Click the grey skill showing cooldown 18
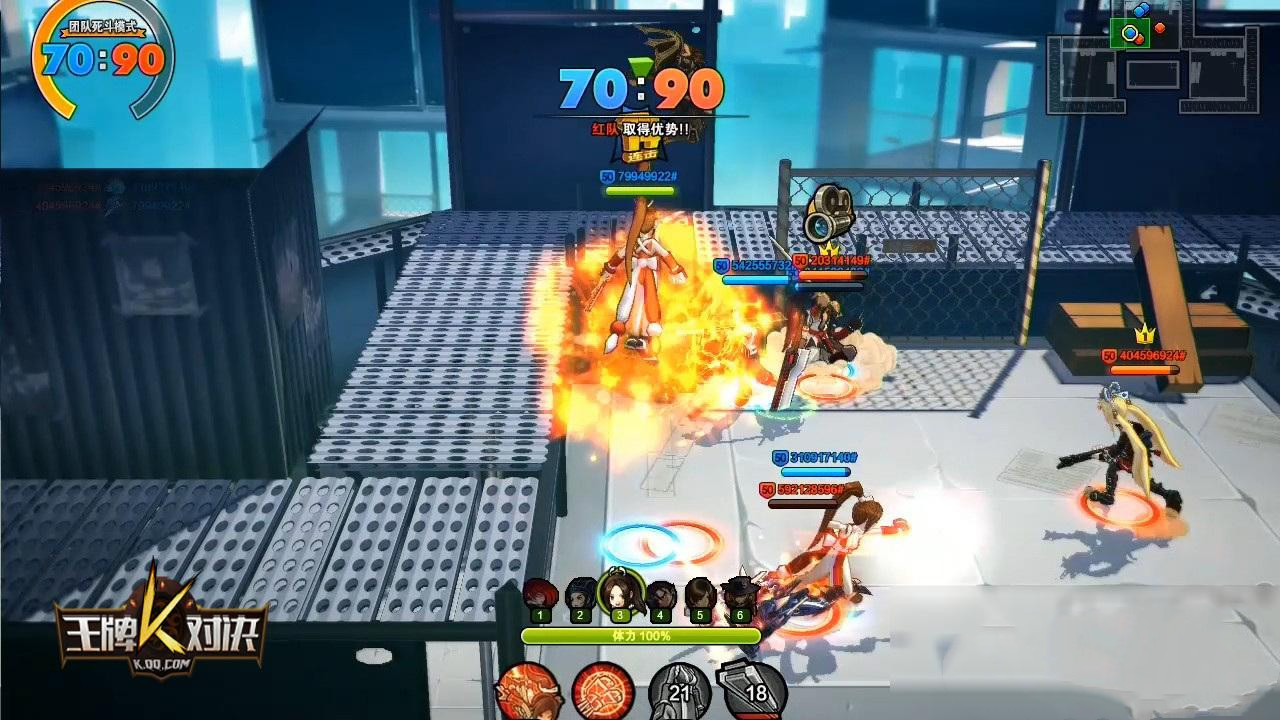 pos(754,690)
